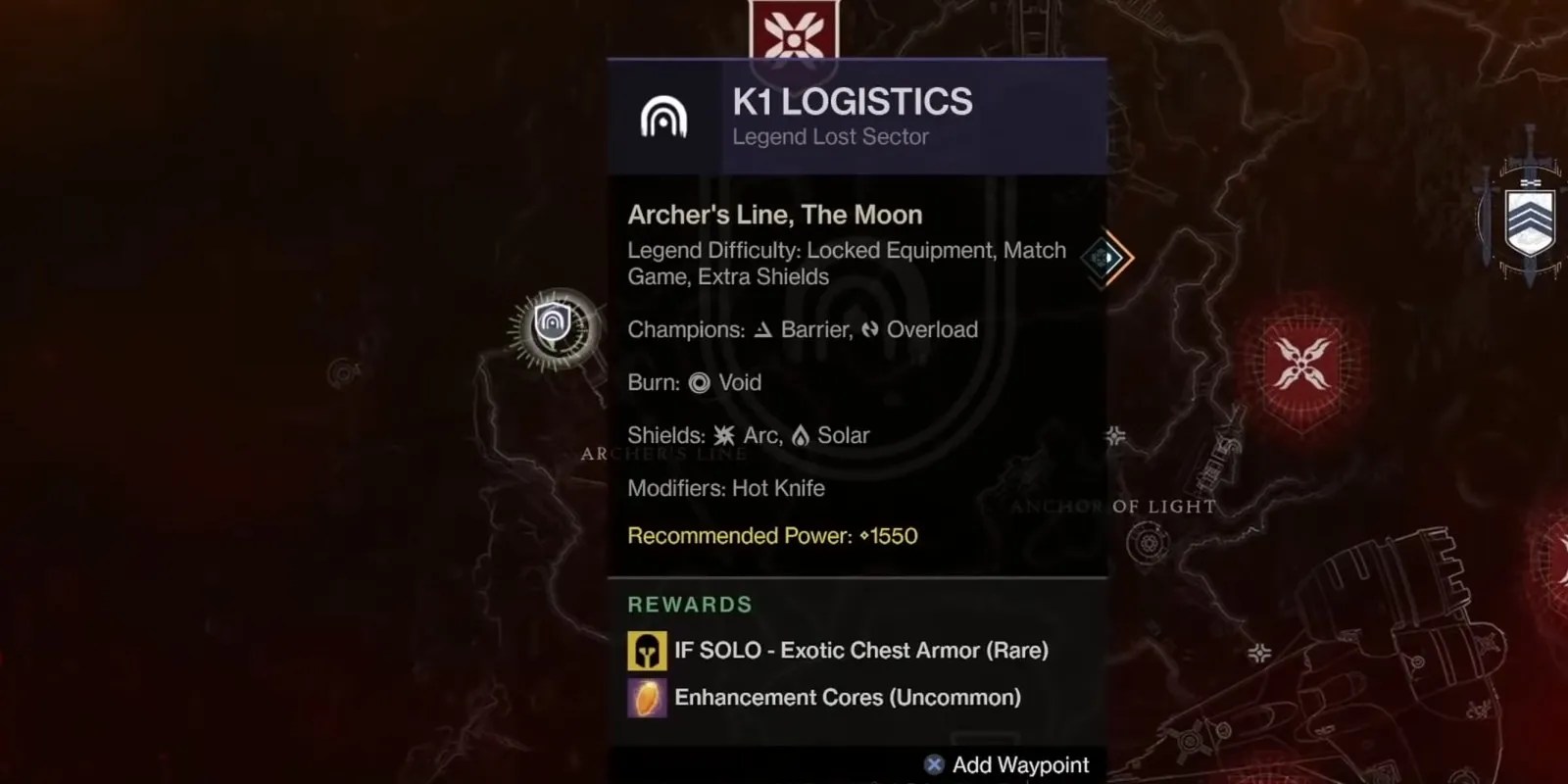Click the Exotic Chest Armor reward icon
Screen dimensions: 1568x784
[x=646, y=649]
